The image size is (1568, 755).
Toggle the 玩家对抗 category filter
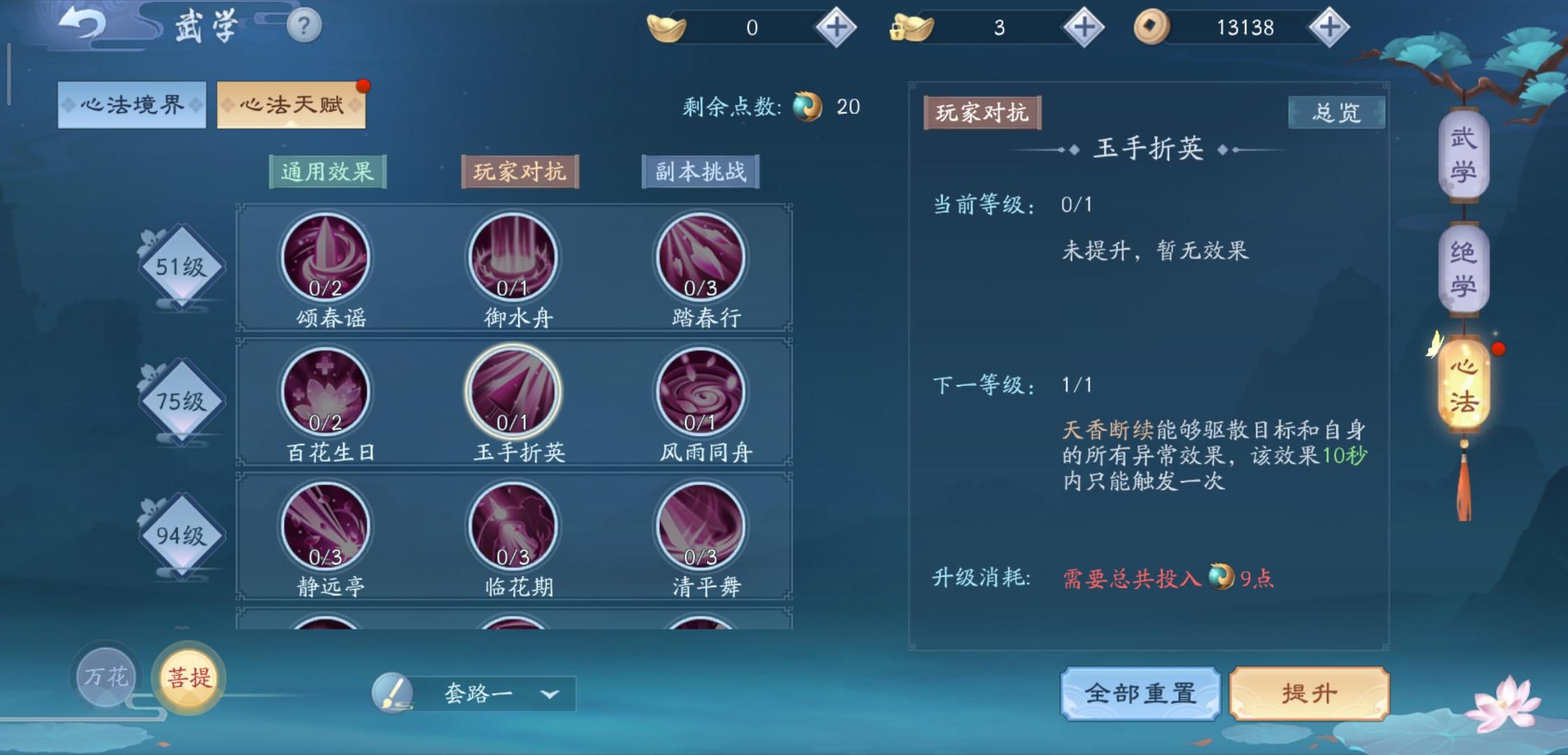pos(520,172)
